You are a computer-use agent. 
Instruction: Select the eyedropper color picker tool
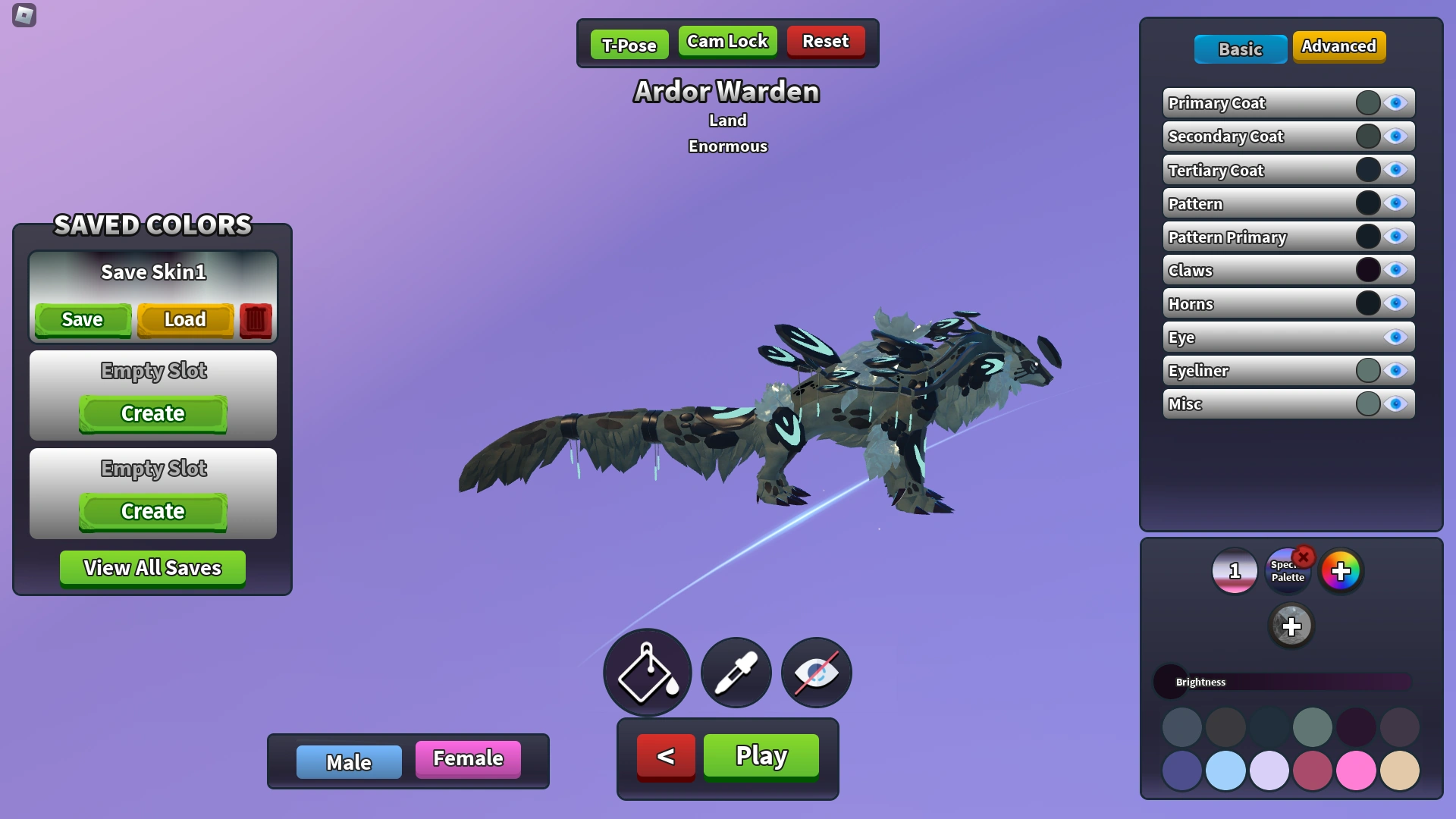(735, 673)
